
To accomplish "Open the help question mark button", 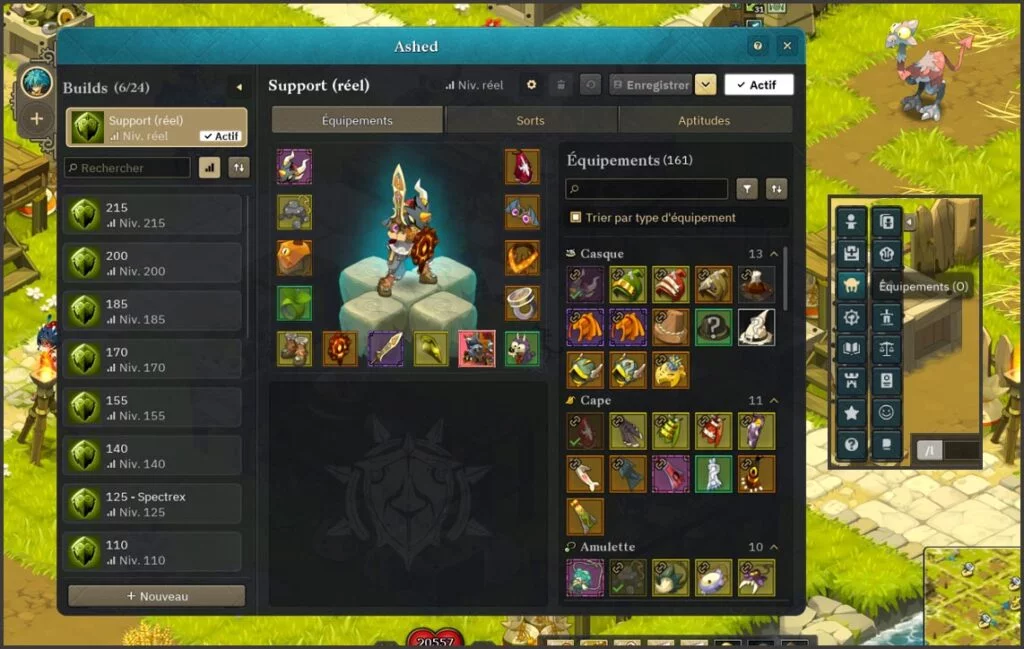I will [758, 46].
